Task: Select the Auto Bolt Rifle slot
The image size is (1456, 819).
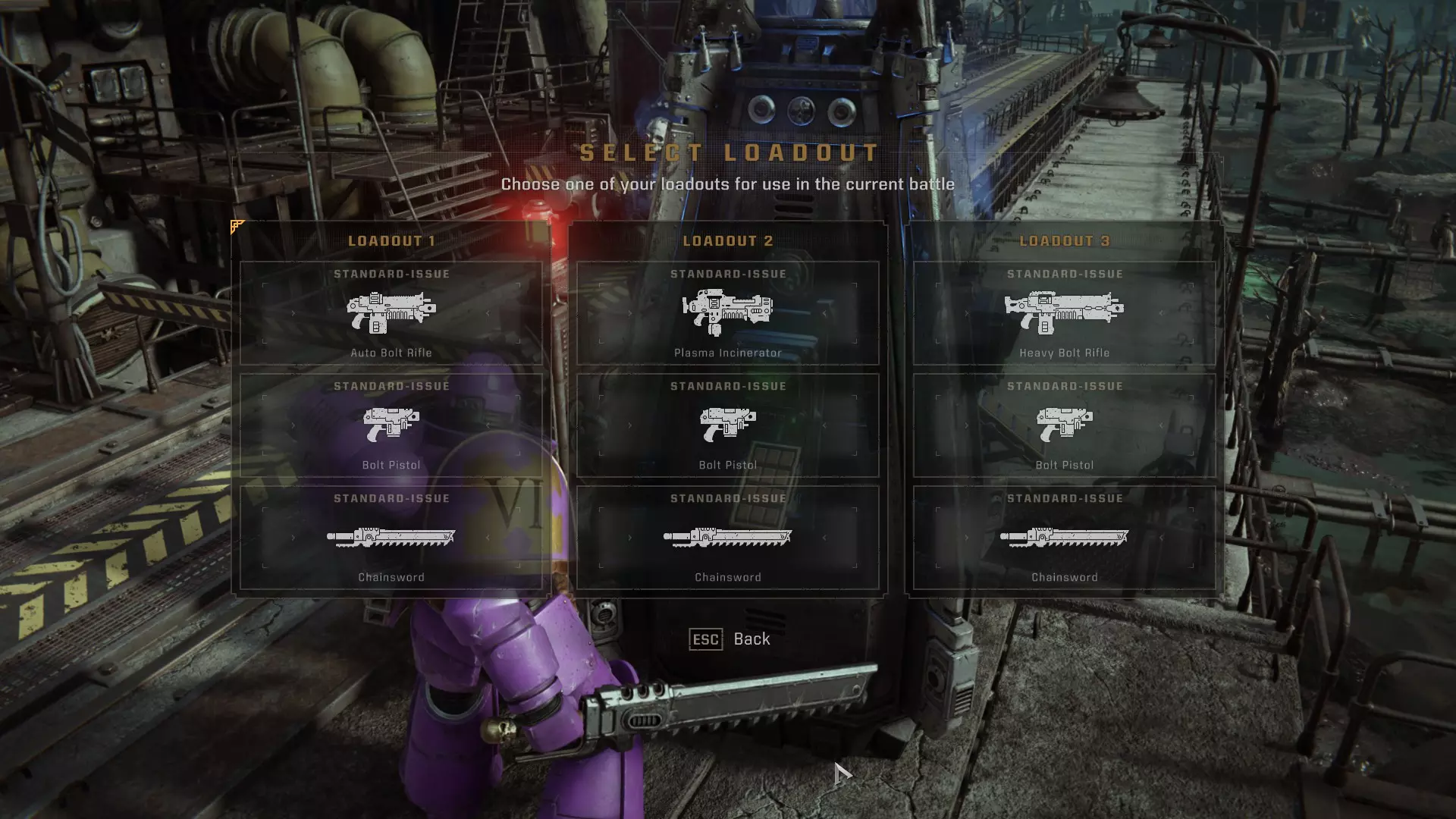Action: [391, 313]
